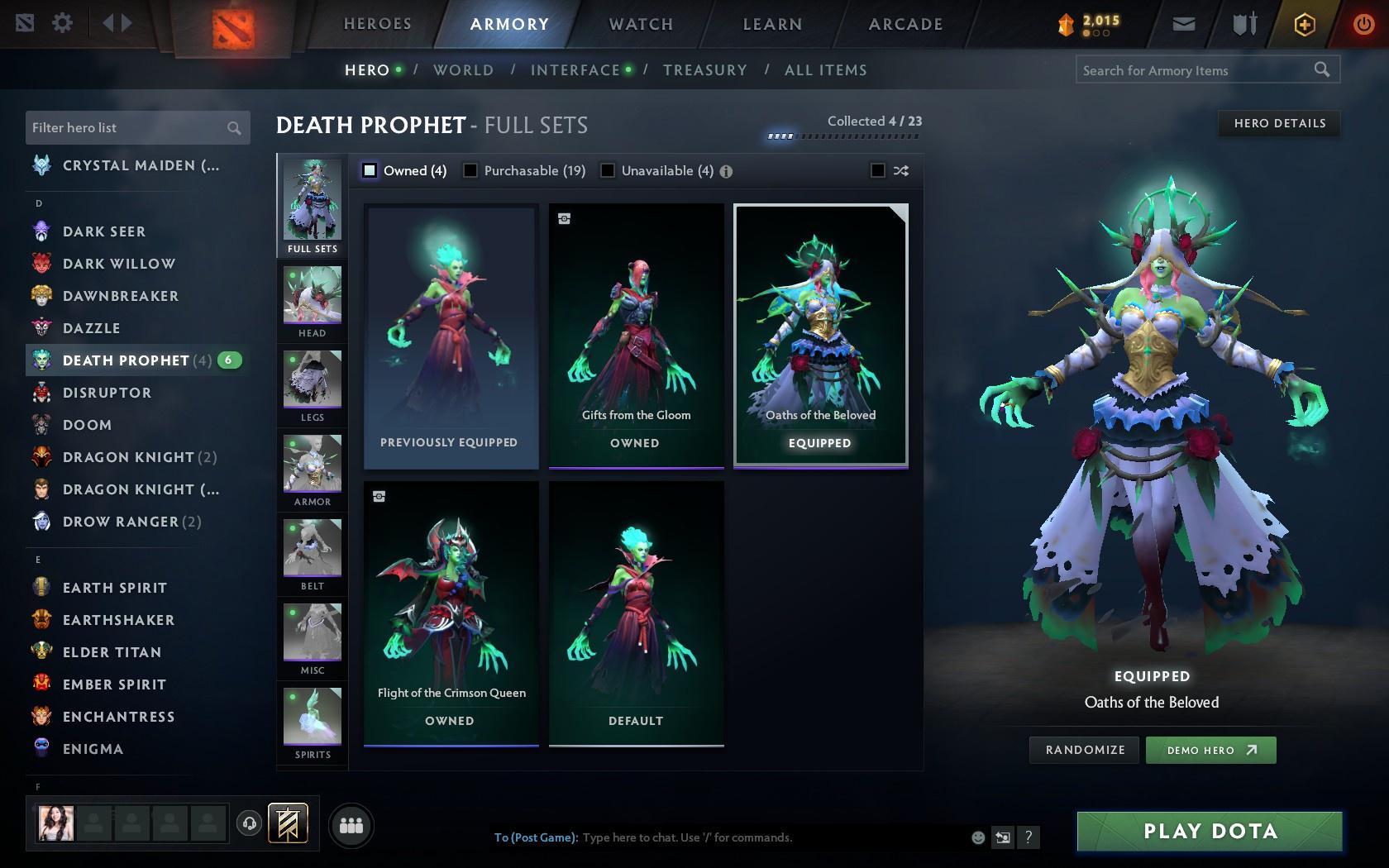The width and height of the screenshot is (1389, 868).
Task: Toggle the shuffle equip checkbox
Action: (880, 170)
